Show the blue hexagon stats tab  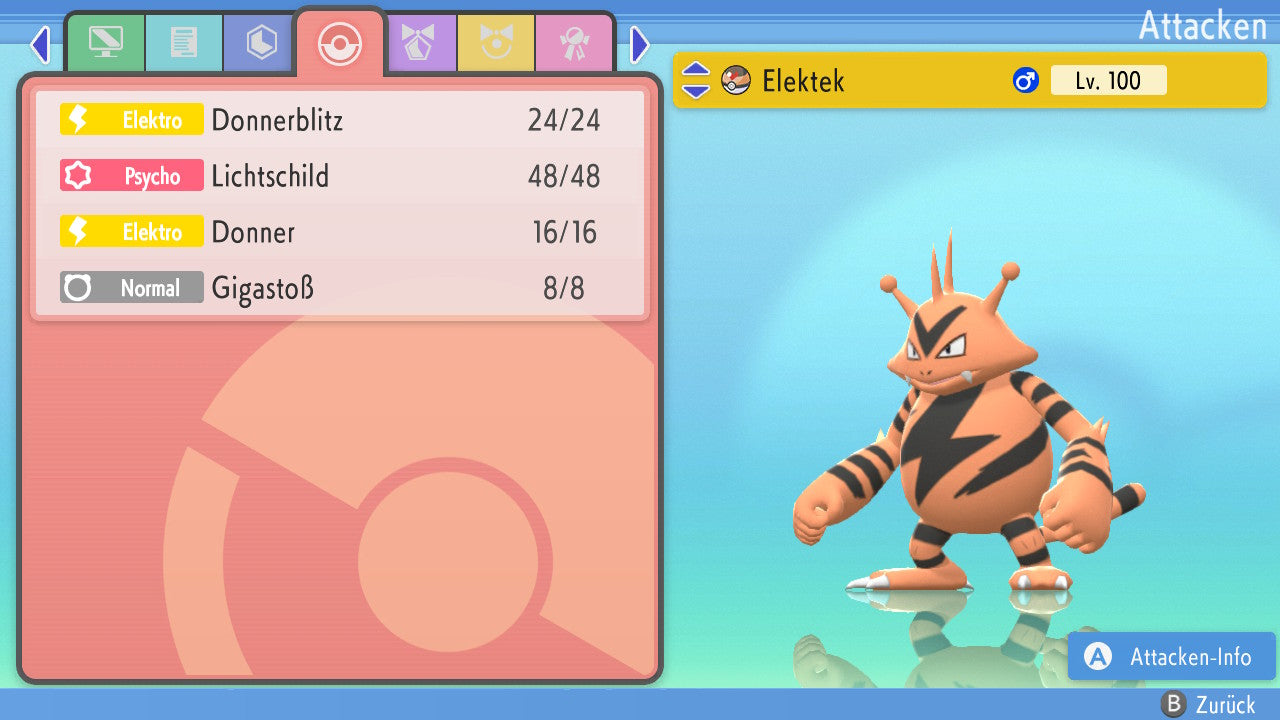261,42
